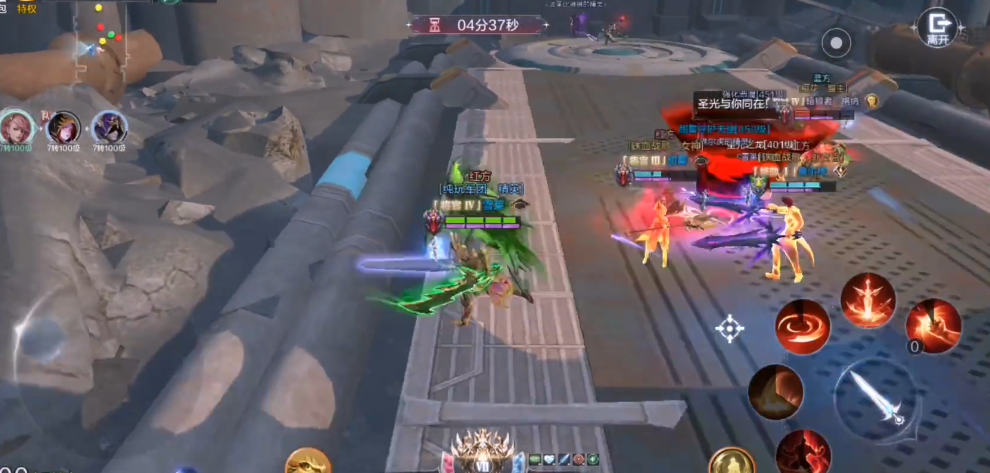Activate the basic sword attack button

click(x=875, y=399)
